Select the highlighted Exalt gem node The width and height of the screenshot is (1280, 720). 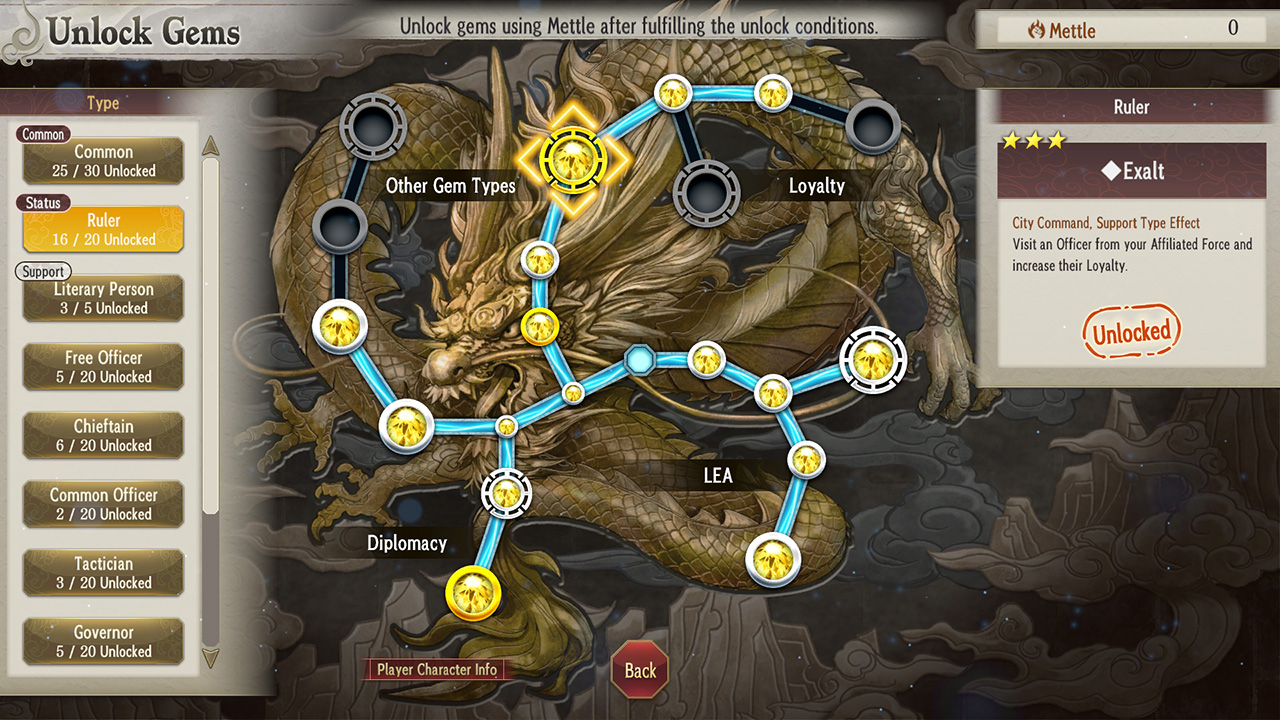click(x=572, y=157)
